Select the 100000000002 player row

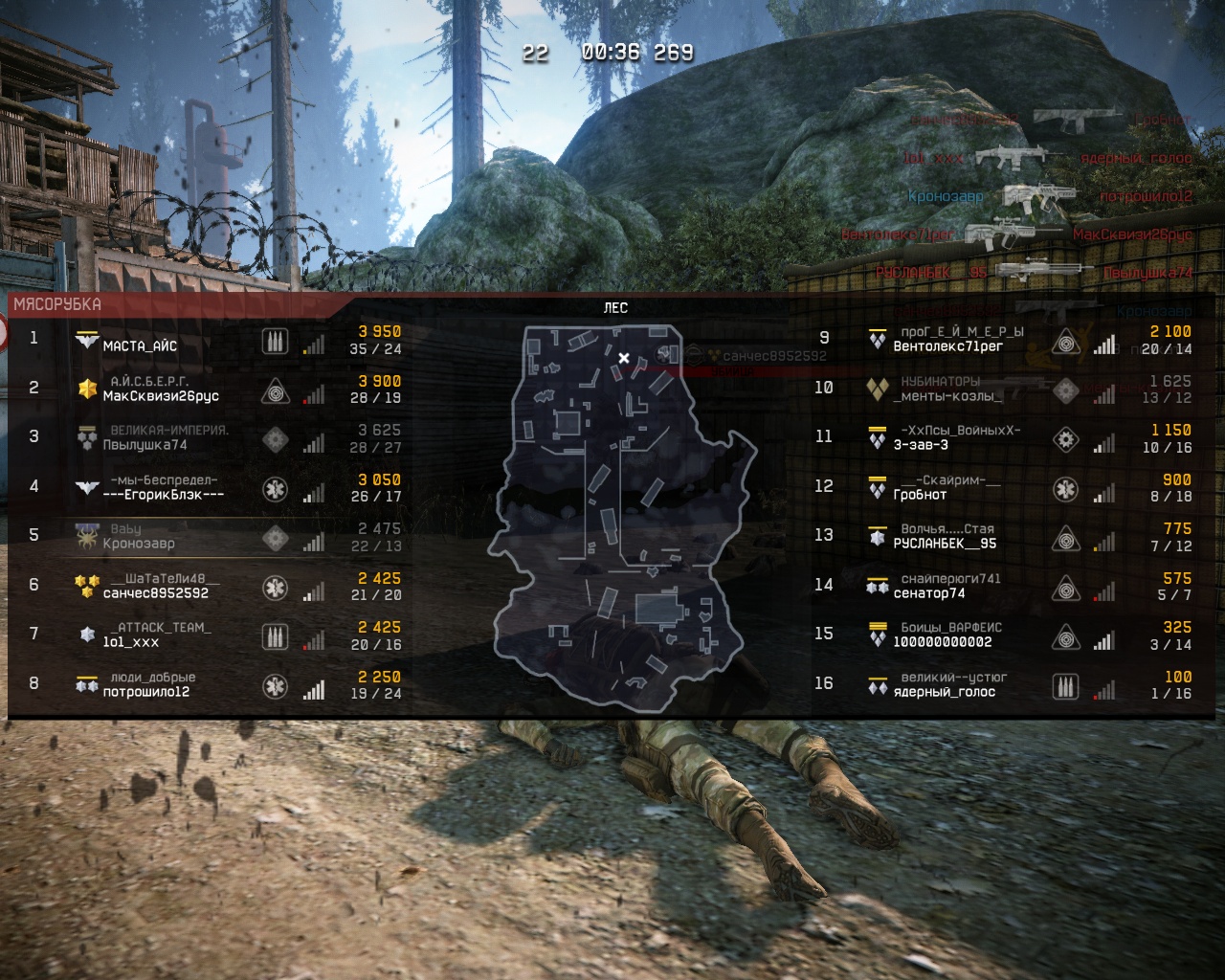pos(942,642)
